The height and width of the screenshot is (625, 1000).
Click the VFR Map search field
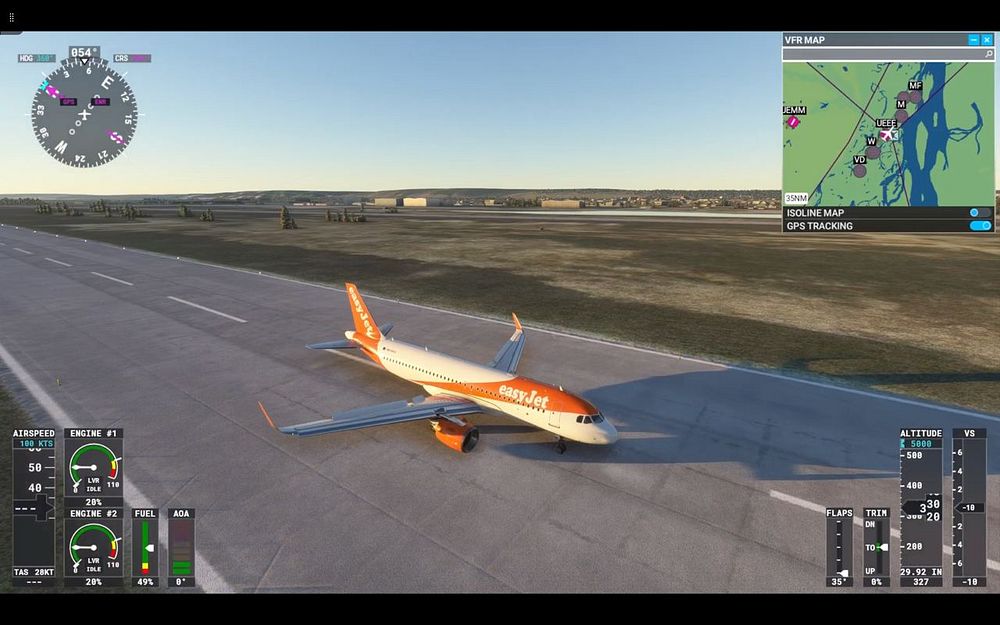[x=880, y=55]
